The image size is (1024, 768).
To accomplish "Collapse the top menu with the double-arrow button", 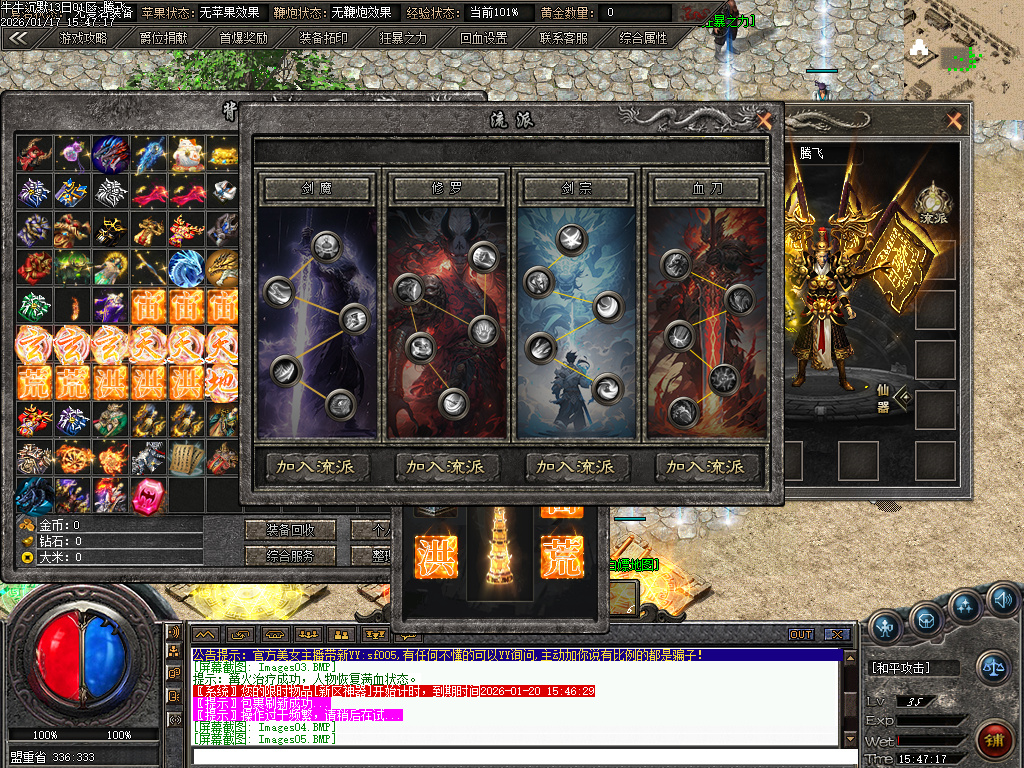I will 18,39.
